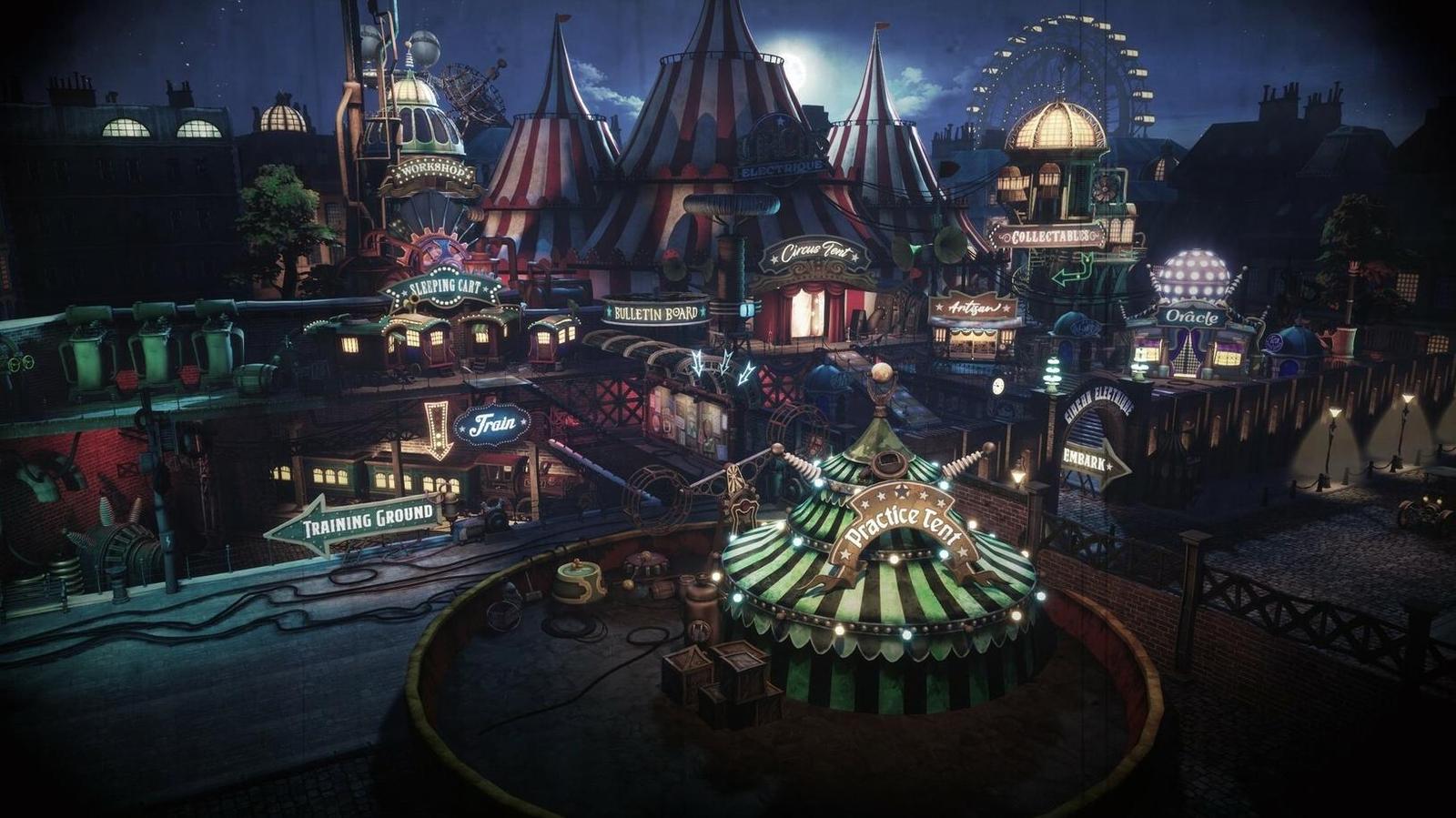This screenshot has width=1456, height=818.
Task: Open the Workshop building sign
Action: [x=430, y=171]
